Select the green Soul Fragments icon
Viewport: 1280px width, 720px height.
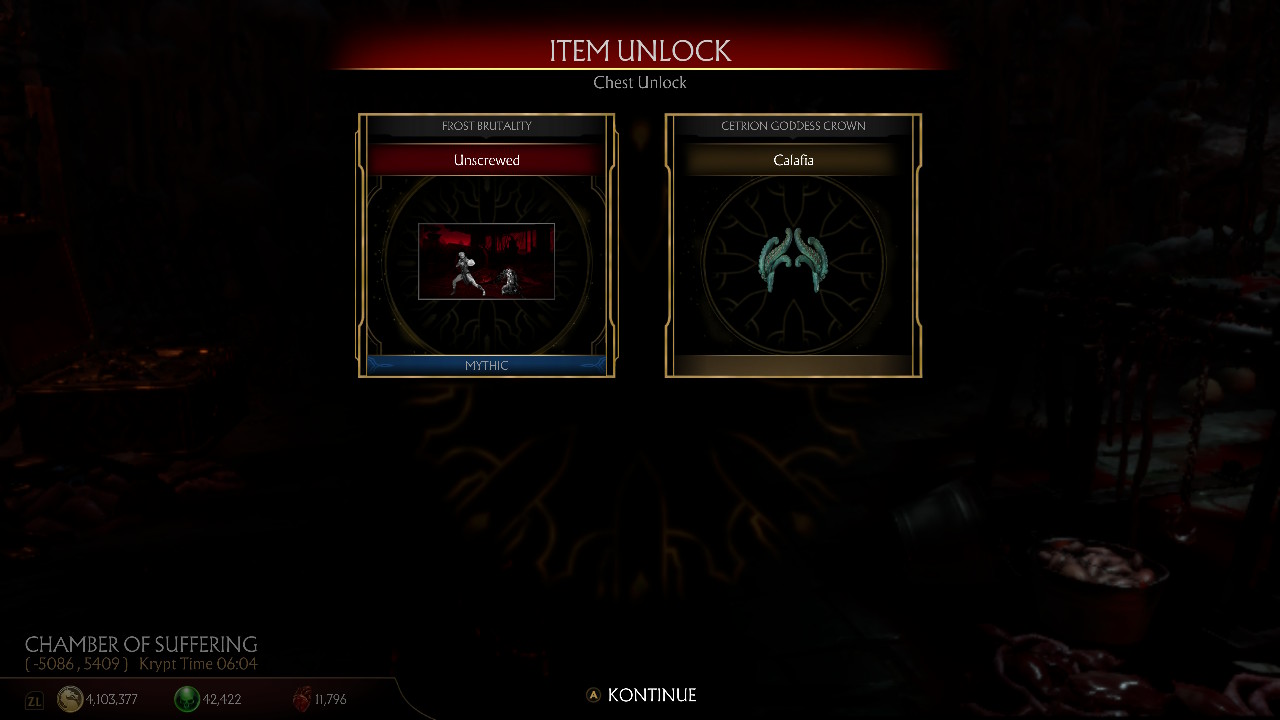click(187, 699)
